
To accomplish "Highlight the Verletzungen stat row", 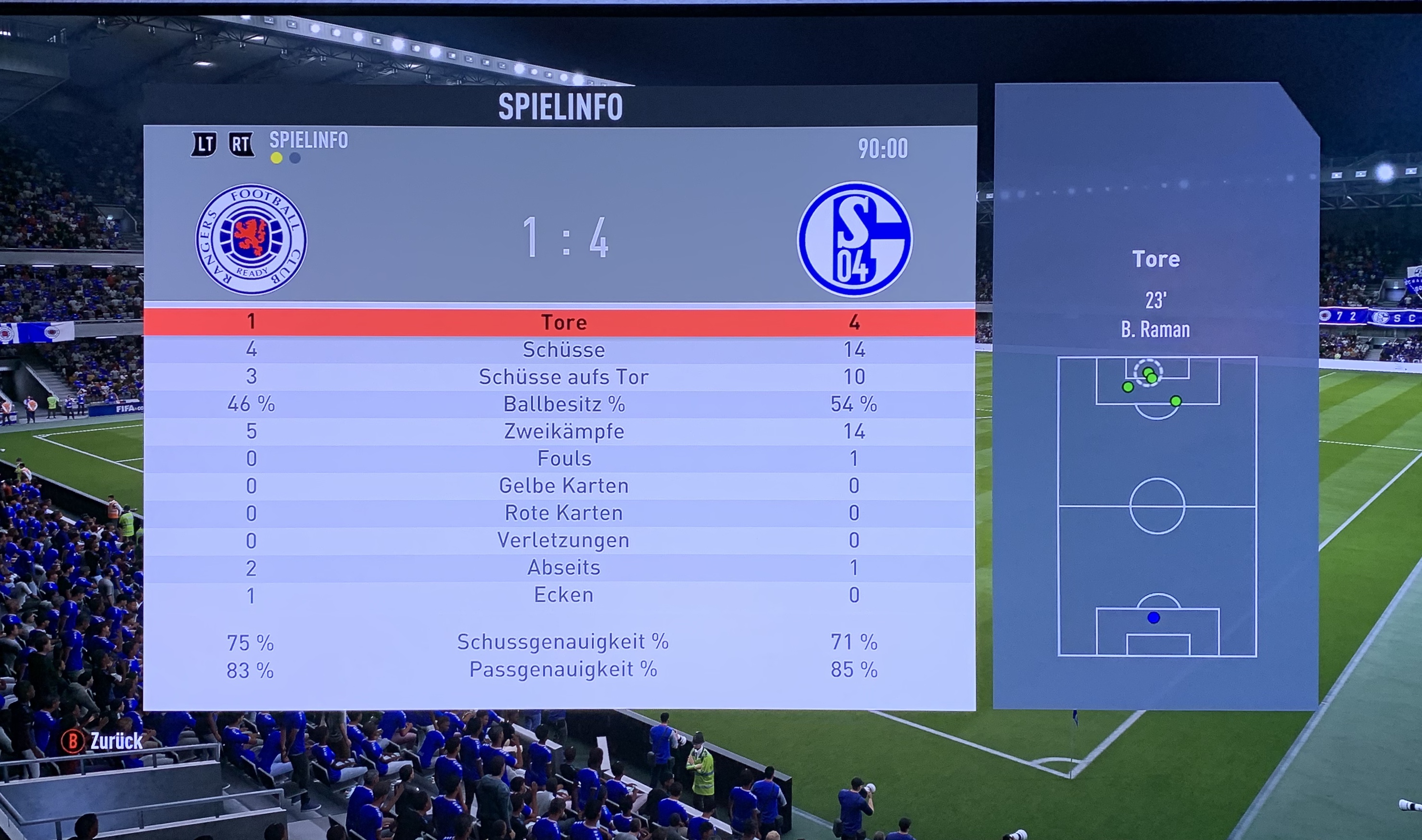I will (563, 540).
